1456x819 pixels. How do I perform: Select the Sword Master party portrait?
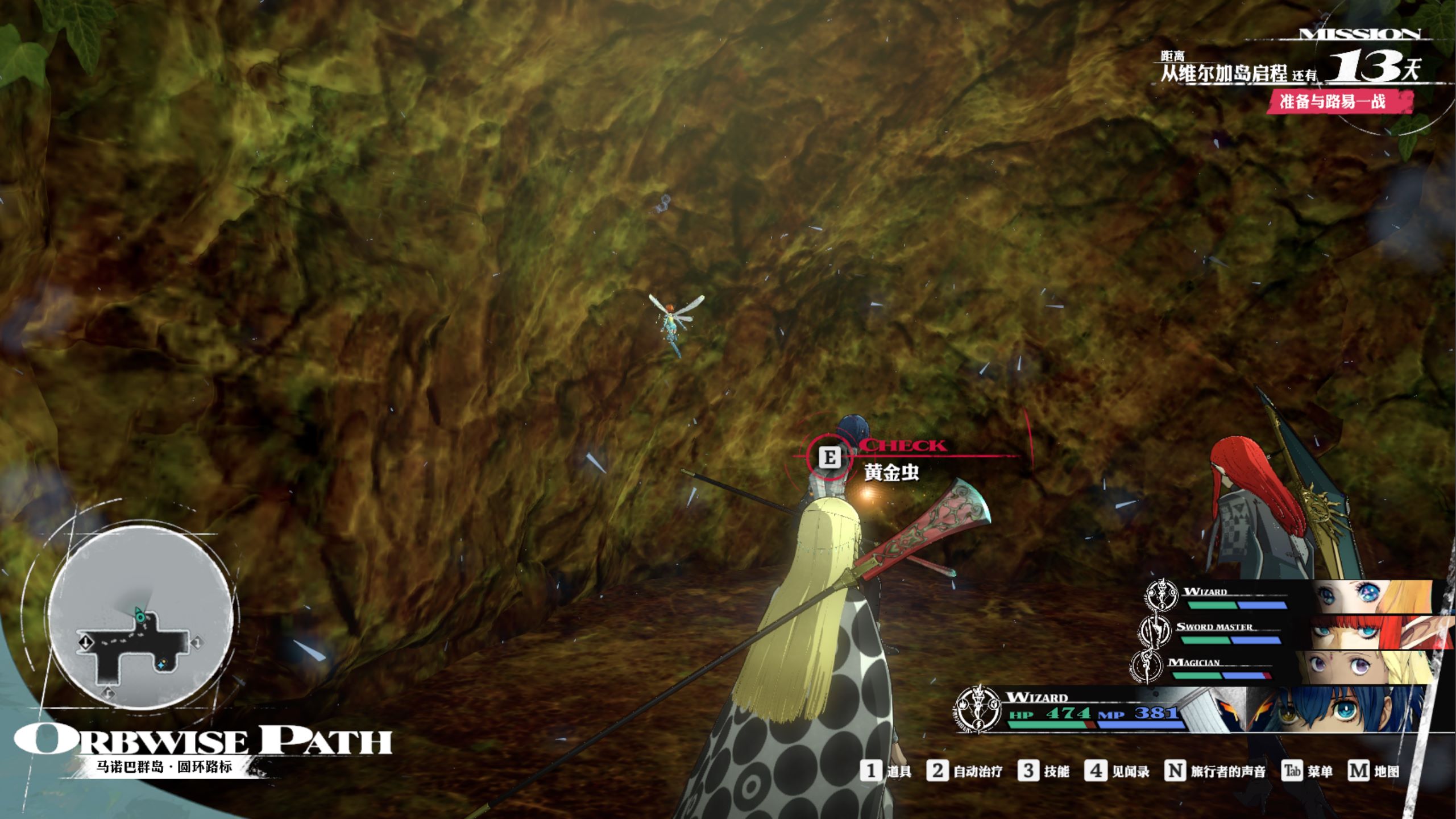pos(1376,632)
